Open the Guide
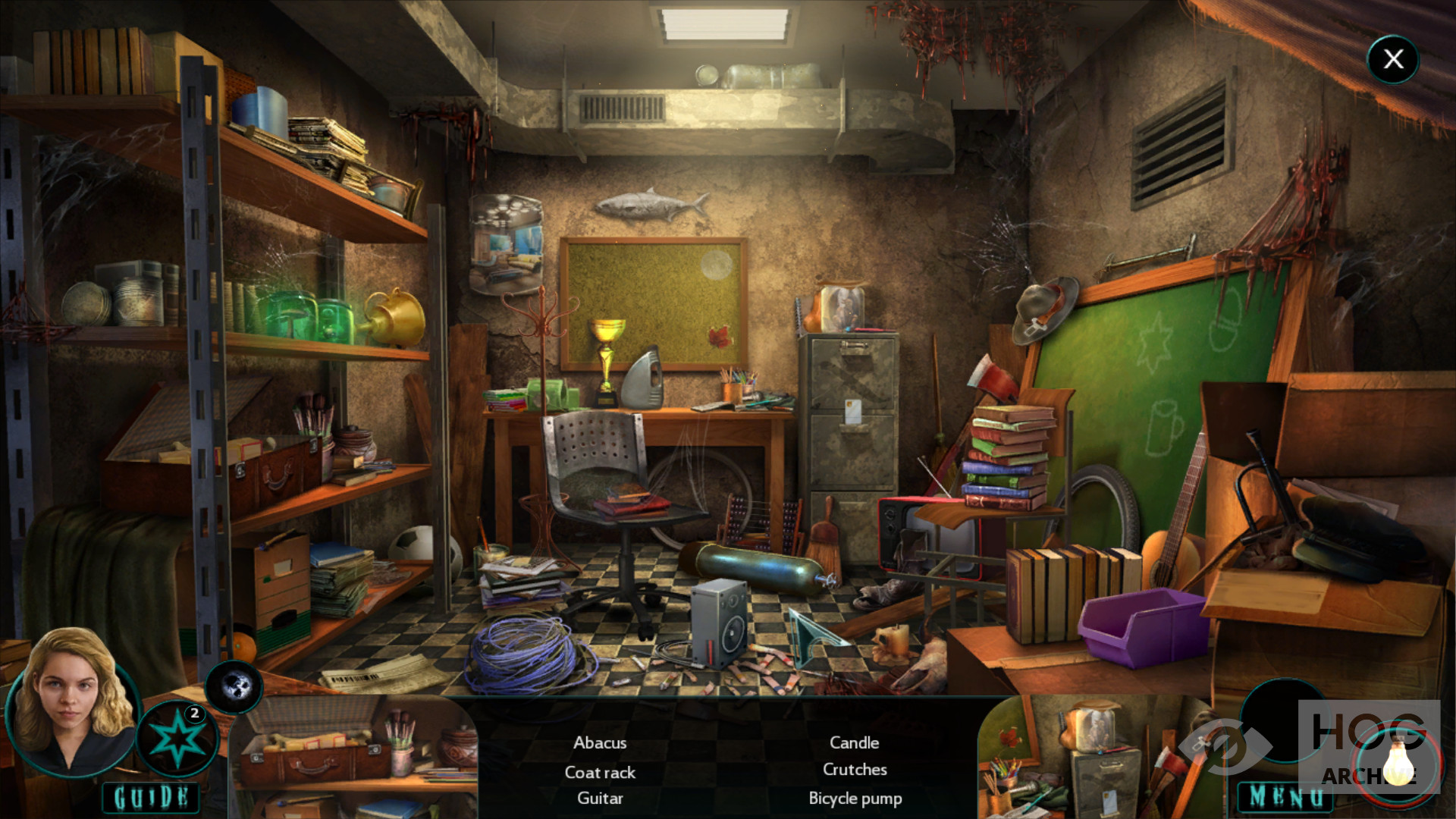This screenshot has height=819, width=1456. [151, 797]
